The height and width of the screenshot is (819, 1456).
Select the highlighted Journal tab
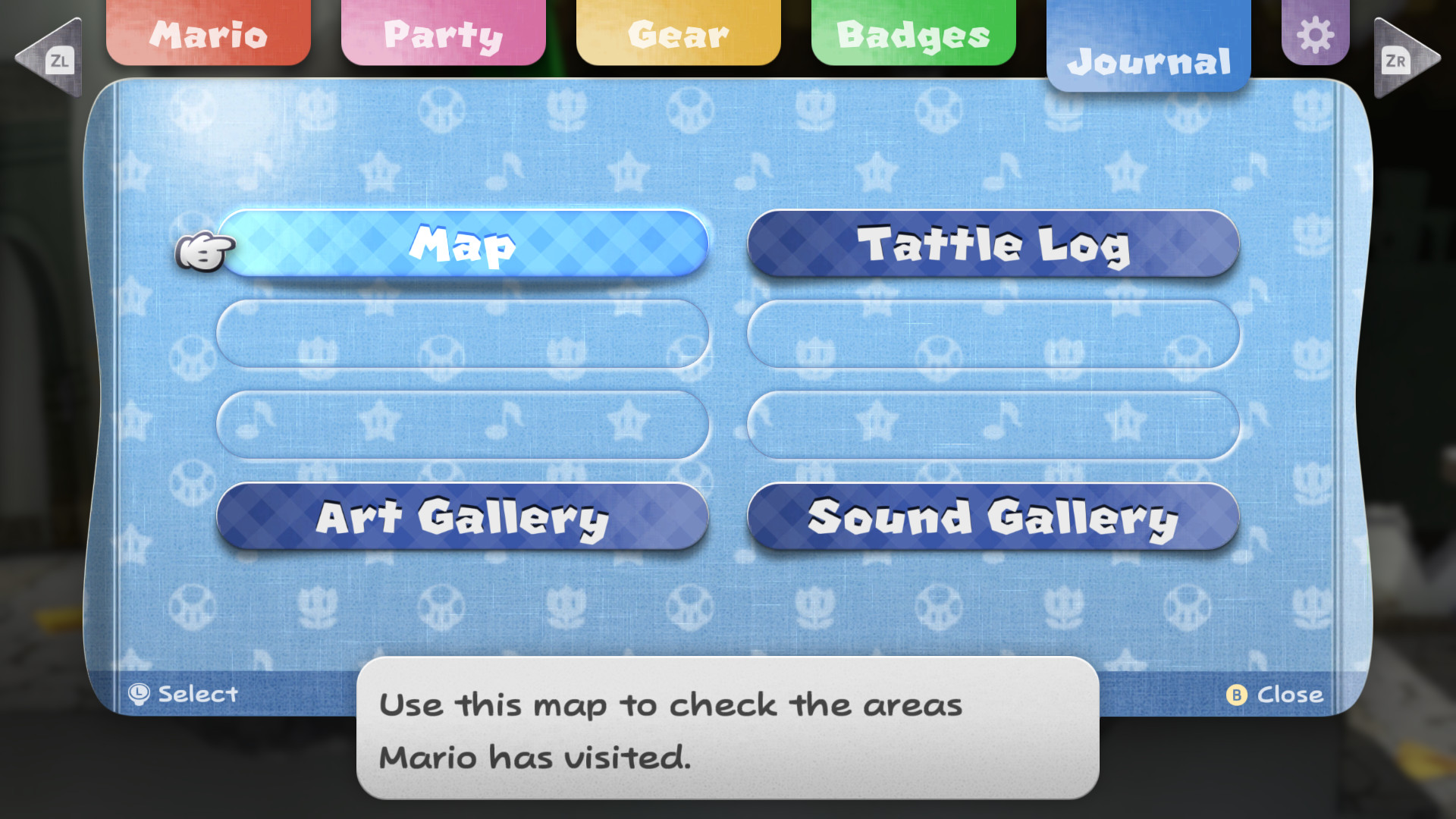point(1150,62)
